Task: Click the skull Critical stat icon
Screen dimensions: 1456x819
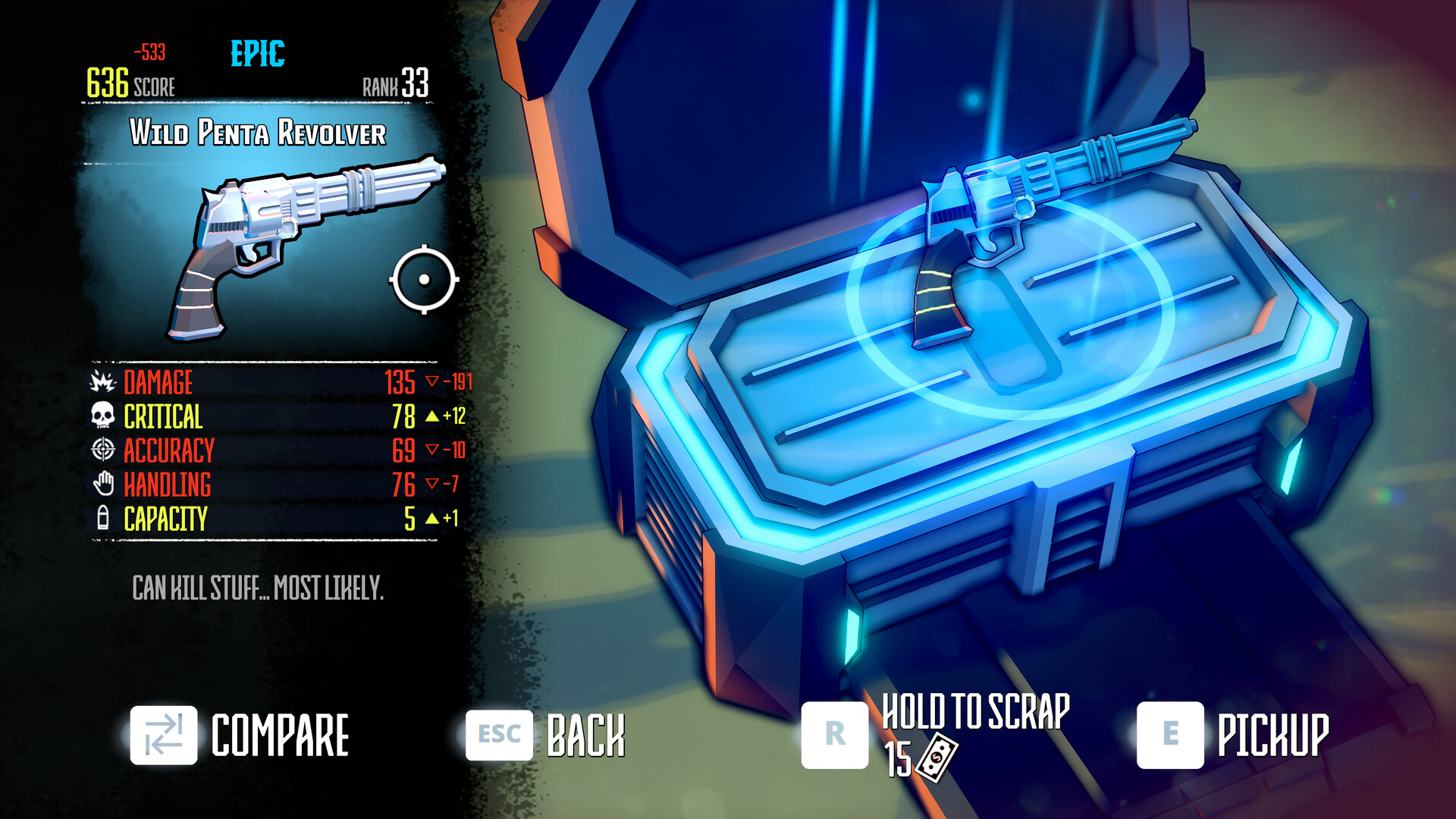Action: pyautogui.click(x=102, y=416)
